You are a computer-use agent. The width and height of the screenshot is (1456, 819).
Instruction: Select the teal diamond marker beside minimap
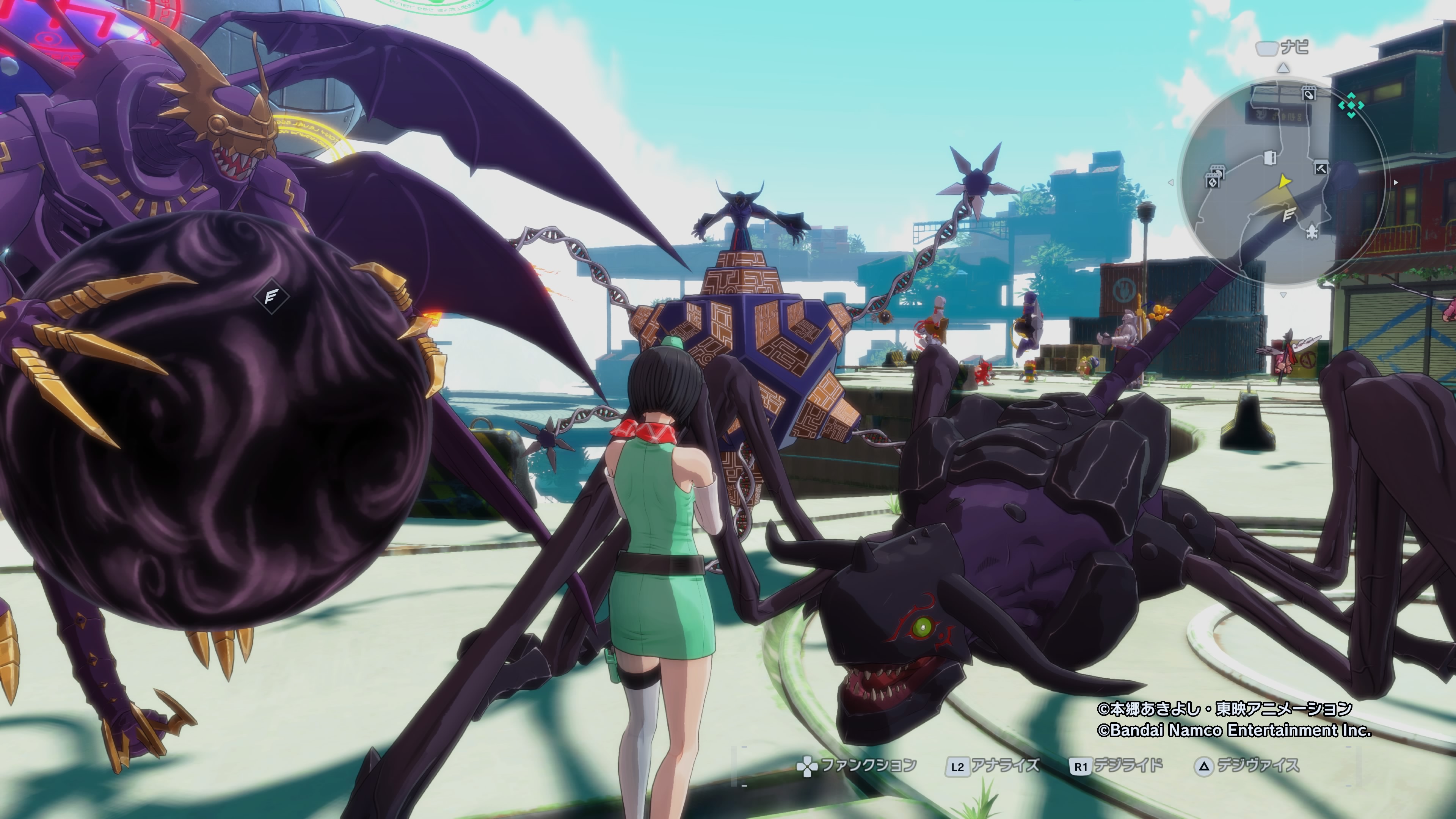1351,106
